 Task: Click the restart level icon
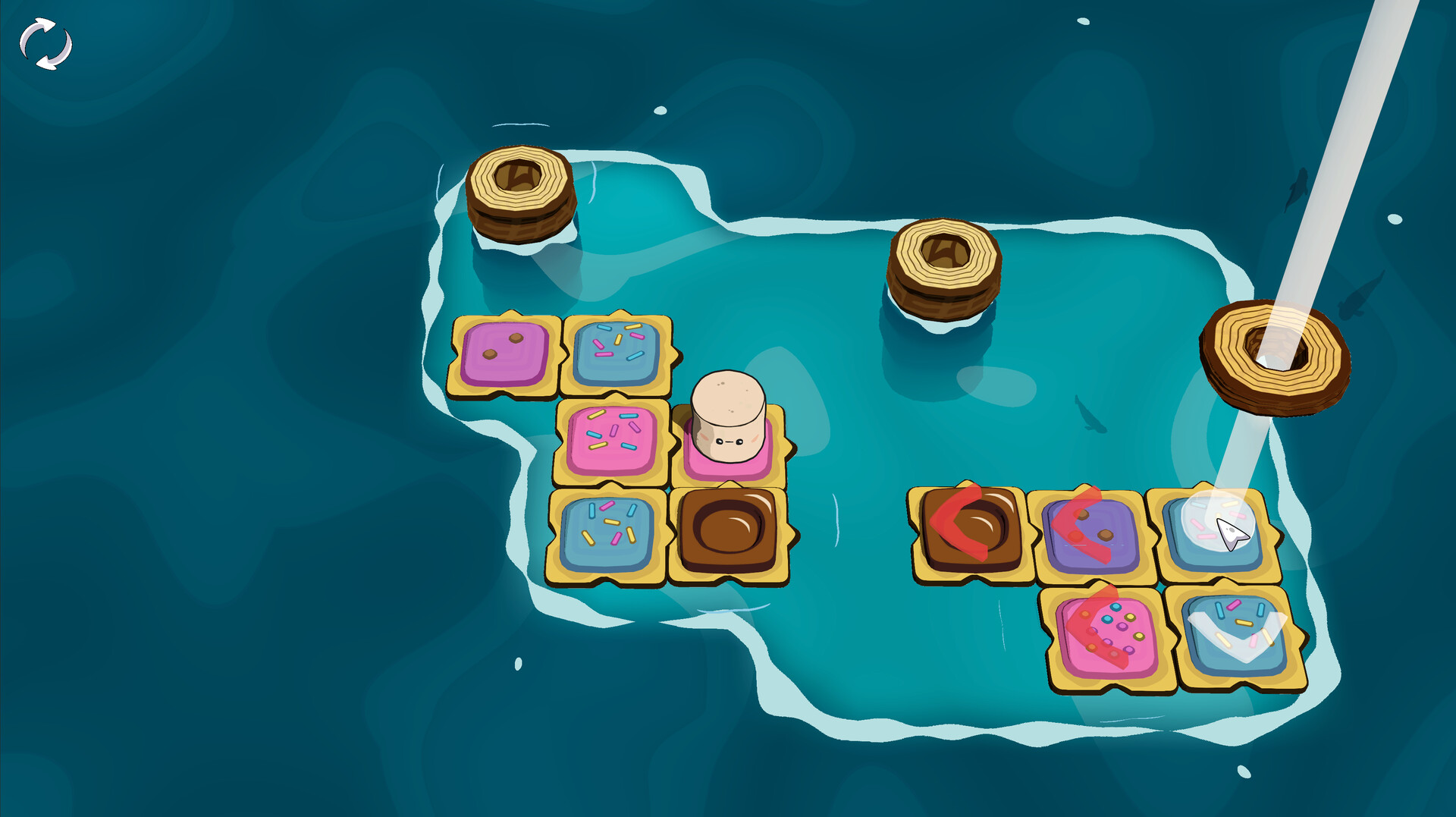[45, 42]
